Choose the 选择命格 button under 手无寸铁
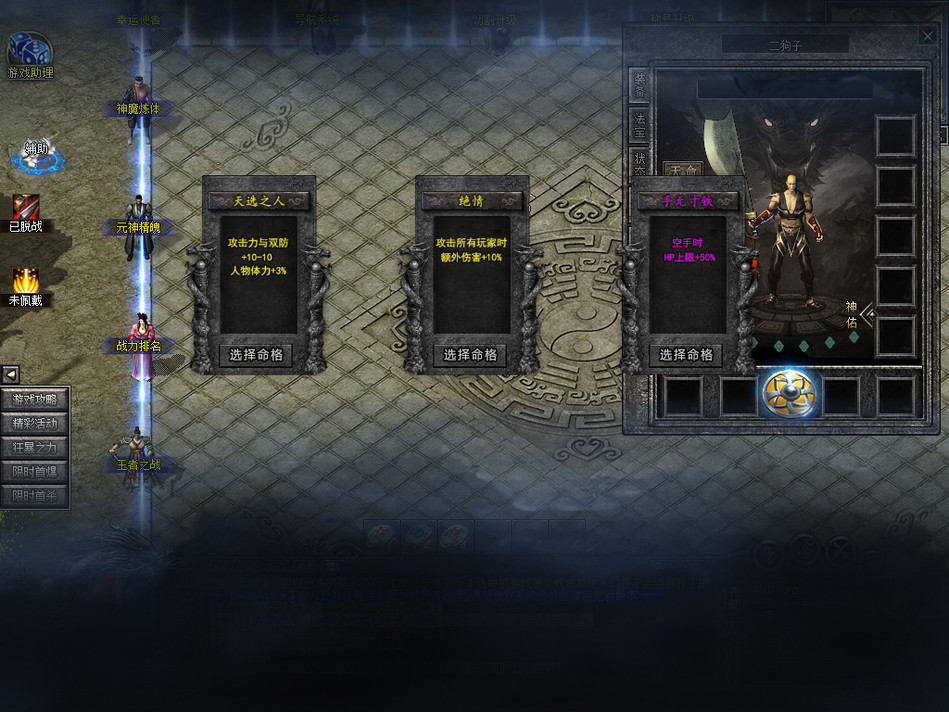 pyautogui.click(x=685, y=355)
